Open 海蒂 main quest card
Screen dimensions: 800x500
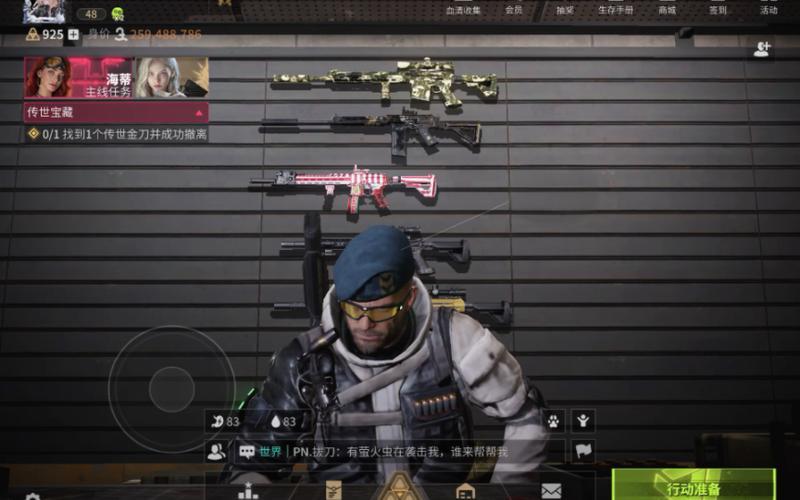[x=79, y=77]
